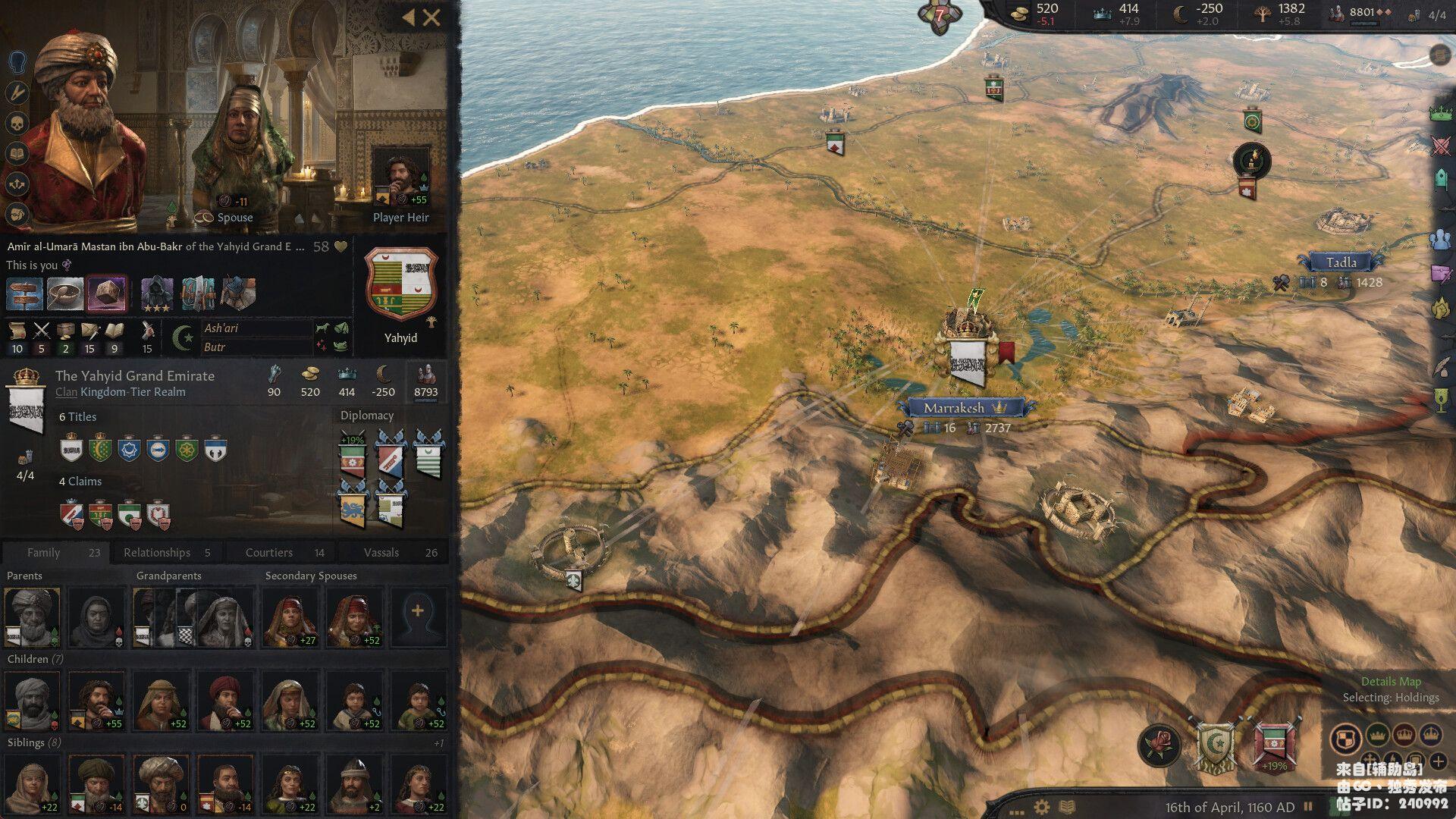The image size is (1456, 819).
Task: Close the character panel
Action: tap(431, 17)
